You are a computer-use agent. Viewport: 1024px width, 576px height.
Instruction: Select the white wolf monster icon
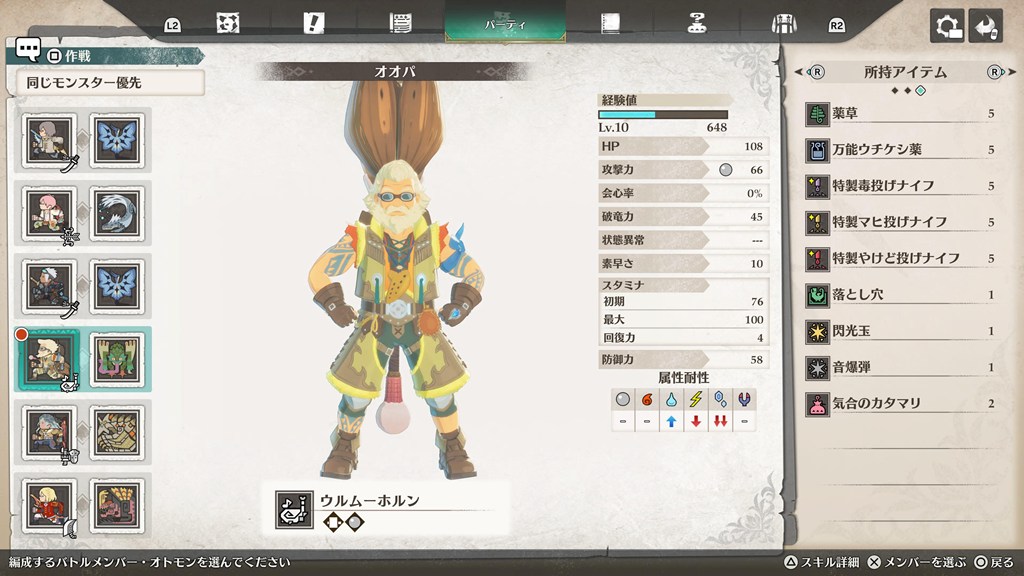[x=117, y=212]
